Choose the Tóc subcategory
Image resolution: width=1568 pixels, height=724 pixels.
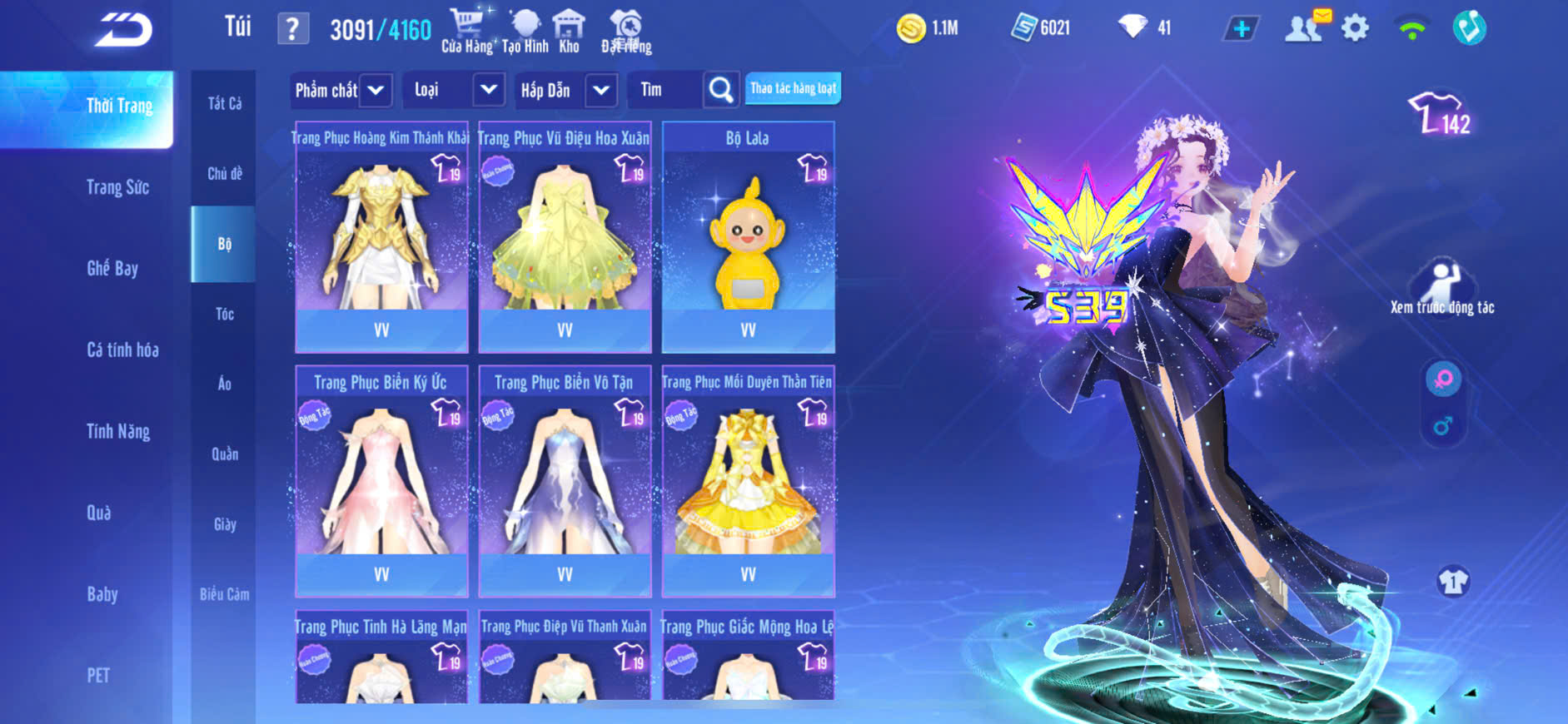[225, 314]
